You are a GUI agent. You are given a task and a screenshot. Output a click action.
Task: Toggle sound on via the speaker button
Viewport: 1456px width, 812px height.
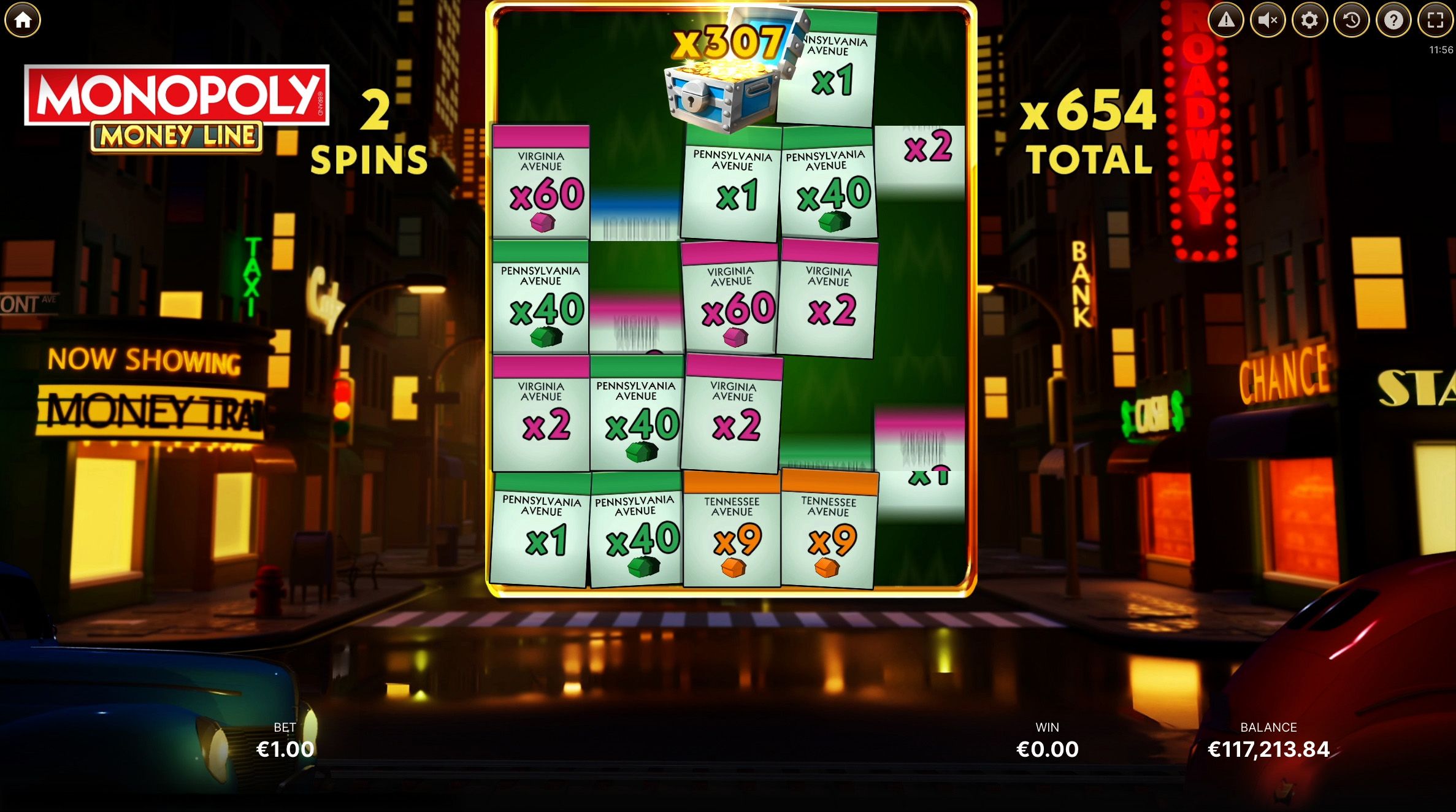(1268, 20)
